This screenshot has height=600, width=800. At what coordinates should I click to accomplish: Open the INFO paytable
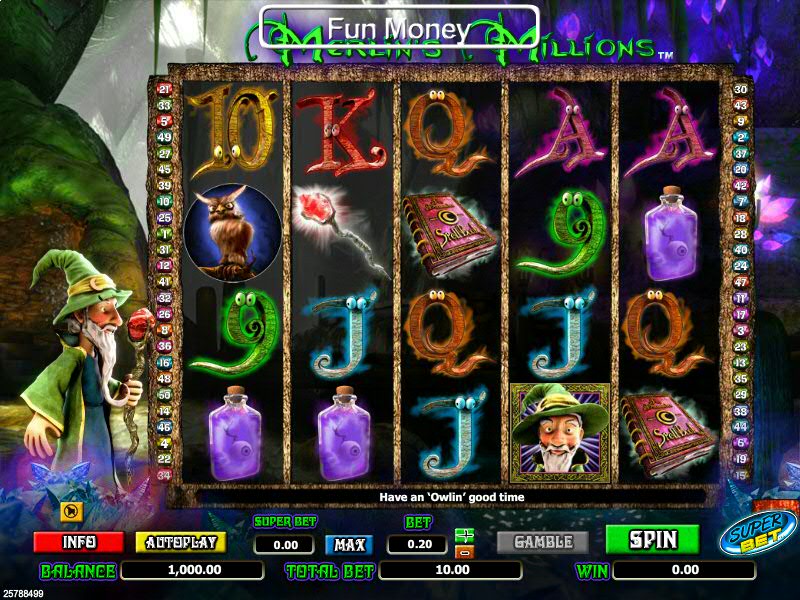pos(78,542)
